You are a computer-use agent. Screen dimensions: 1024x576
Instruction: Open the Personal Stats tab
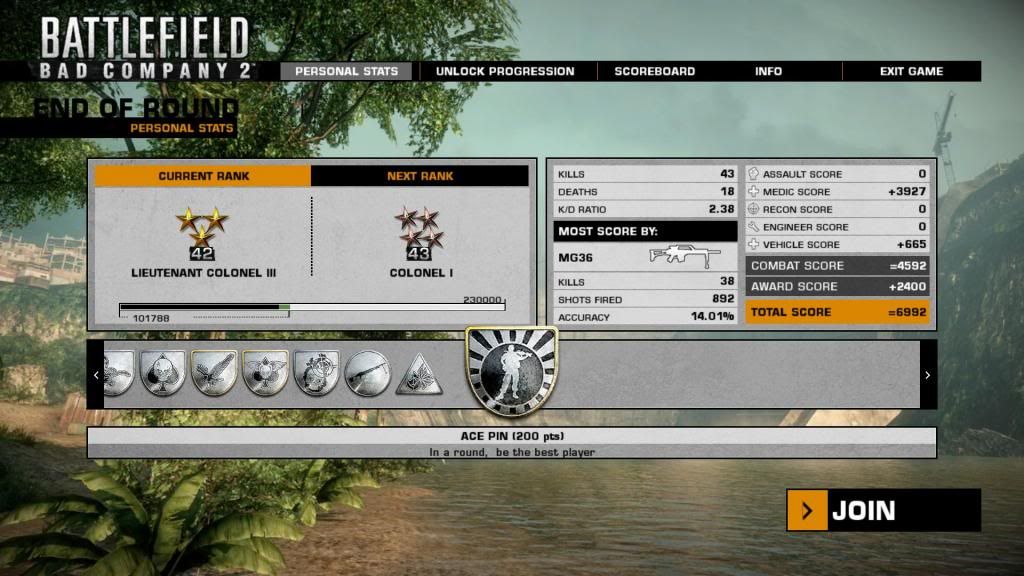[x=346, y=71]
